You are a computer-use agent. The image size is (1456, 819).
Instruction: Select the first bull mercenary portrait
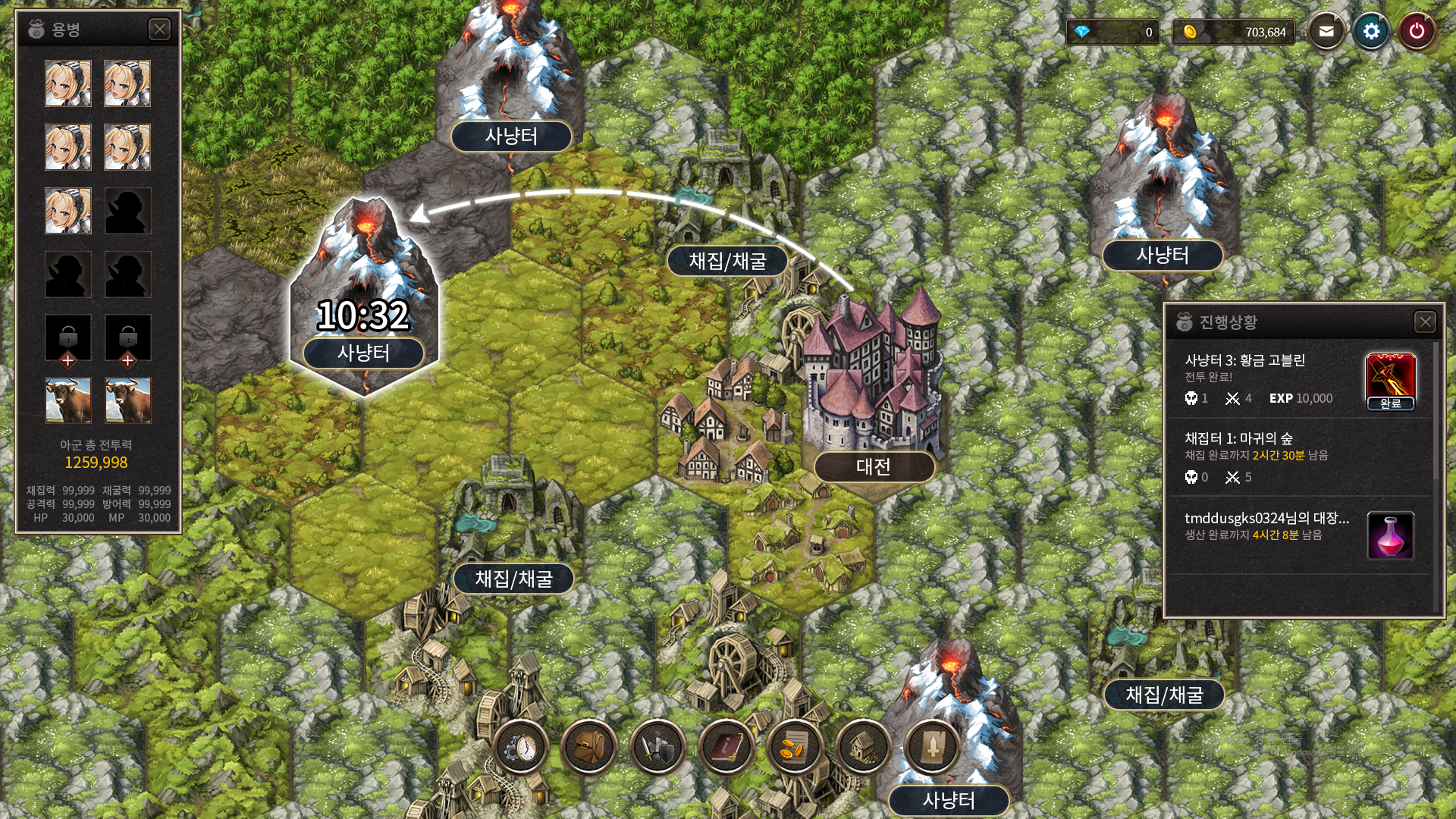[68, 400]
